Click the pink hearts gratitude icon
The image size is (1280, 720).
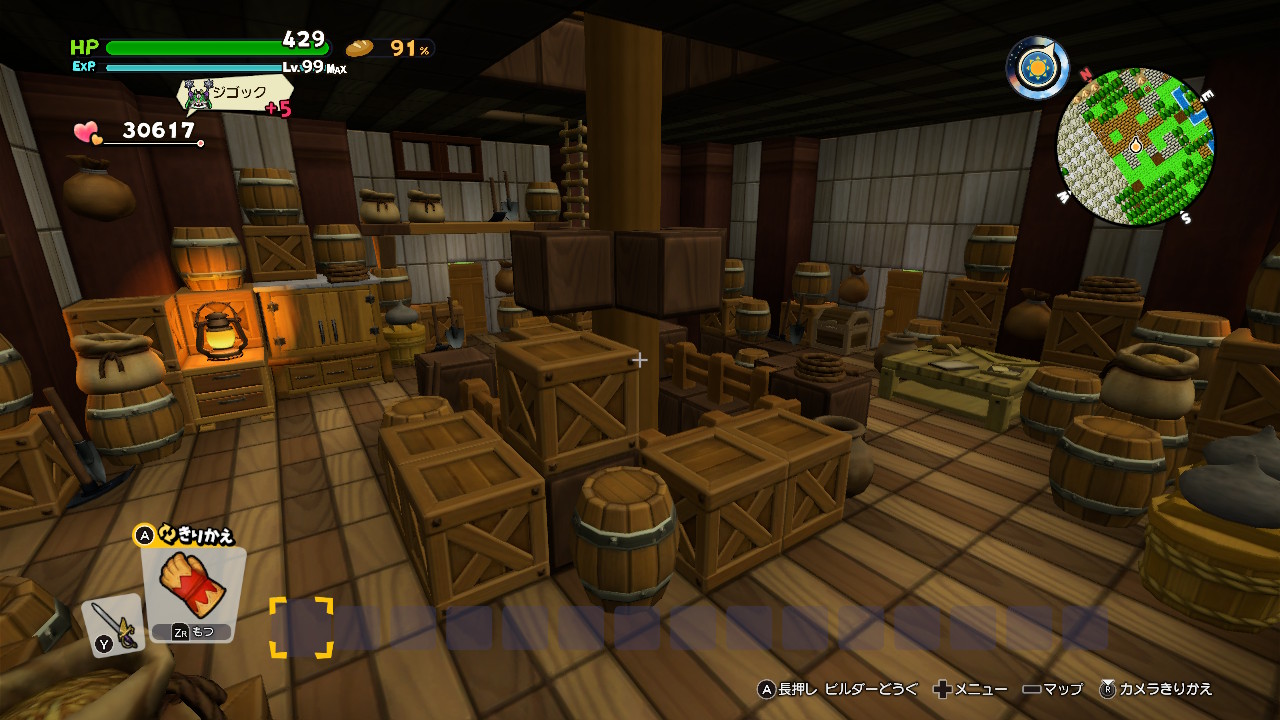pos(88,132)
